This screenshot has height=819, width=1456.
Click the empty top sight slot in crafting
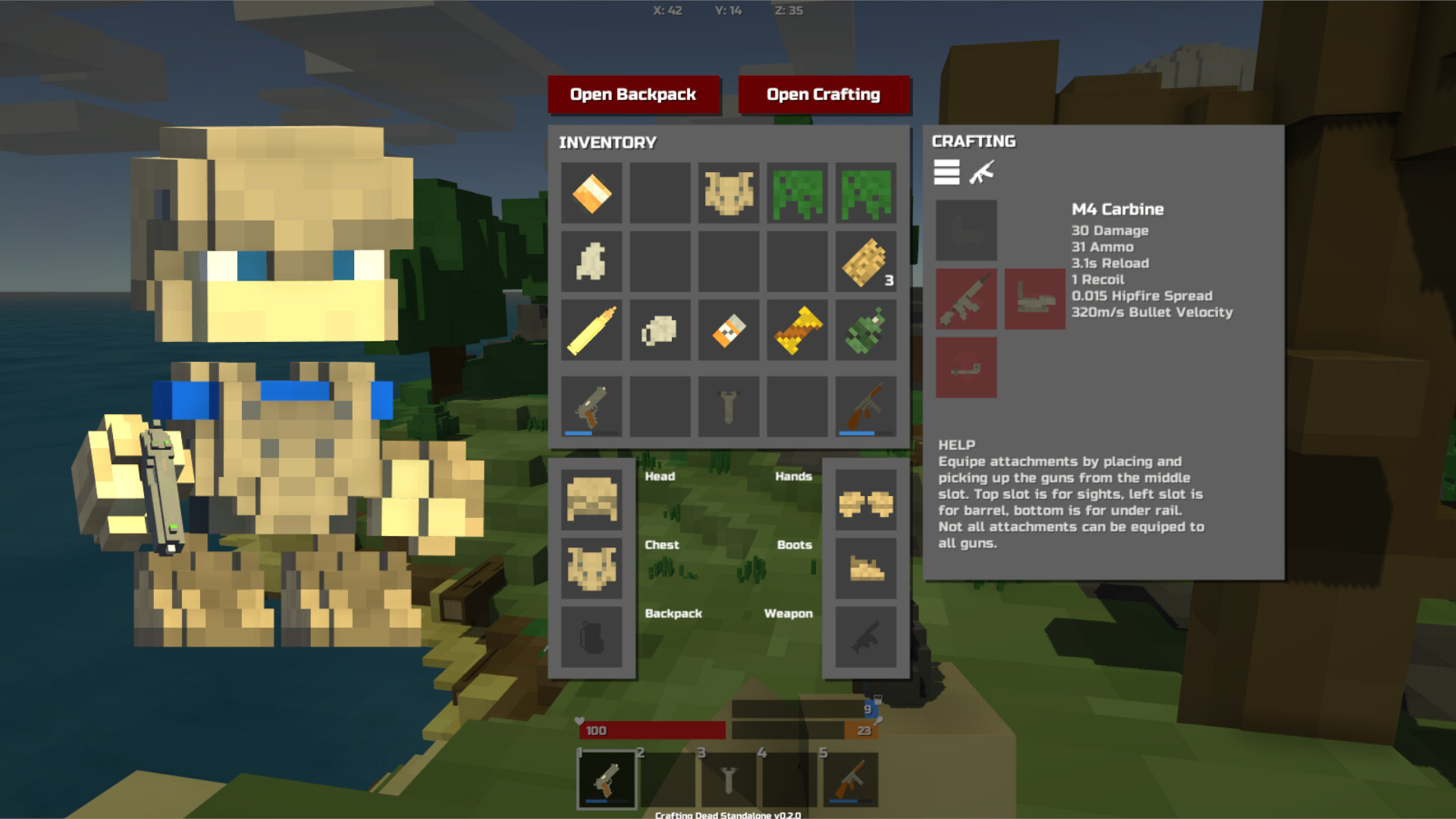pos(966,230)
